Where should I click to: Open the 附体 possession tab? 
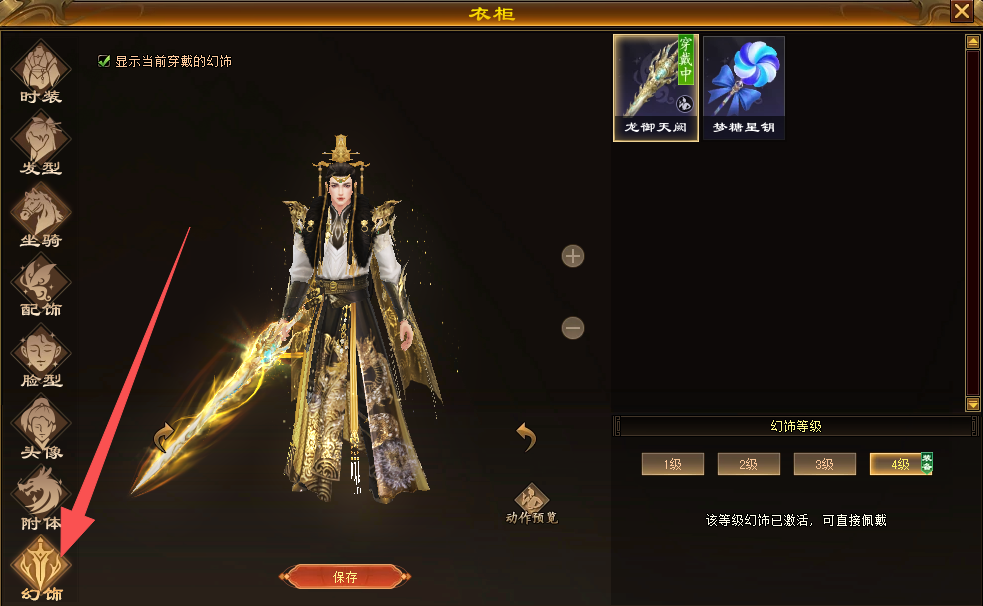(41, 499)
